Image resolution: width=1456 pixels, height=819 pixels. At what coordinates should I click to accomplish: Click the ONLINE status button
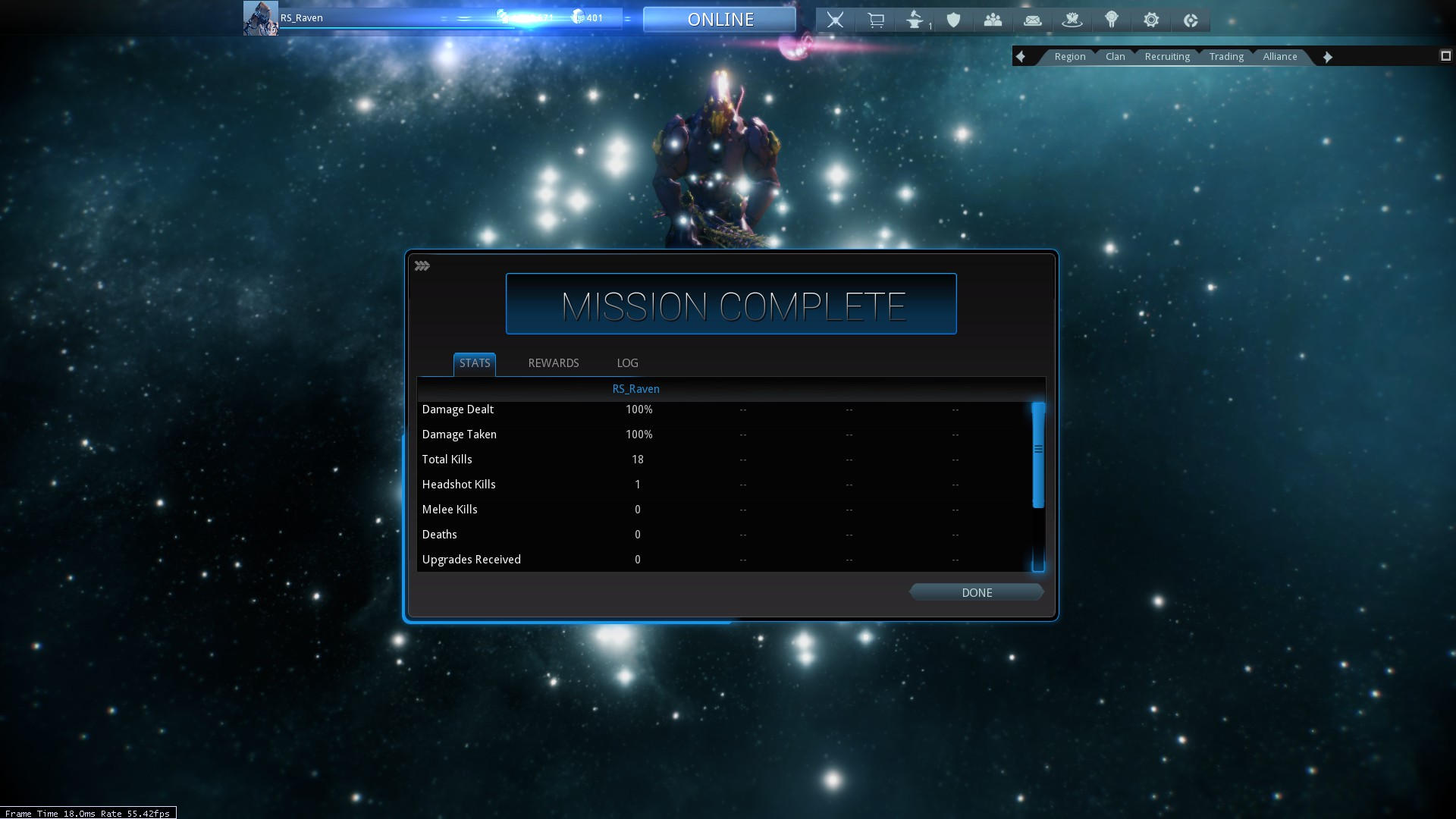[720, 20]
